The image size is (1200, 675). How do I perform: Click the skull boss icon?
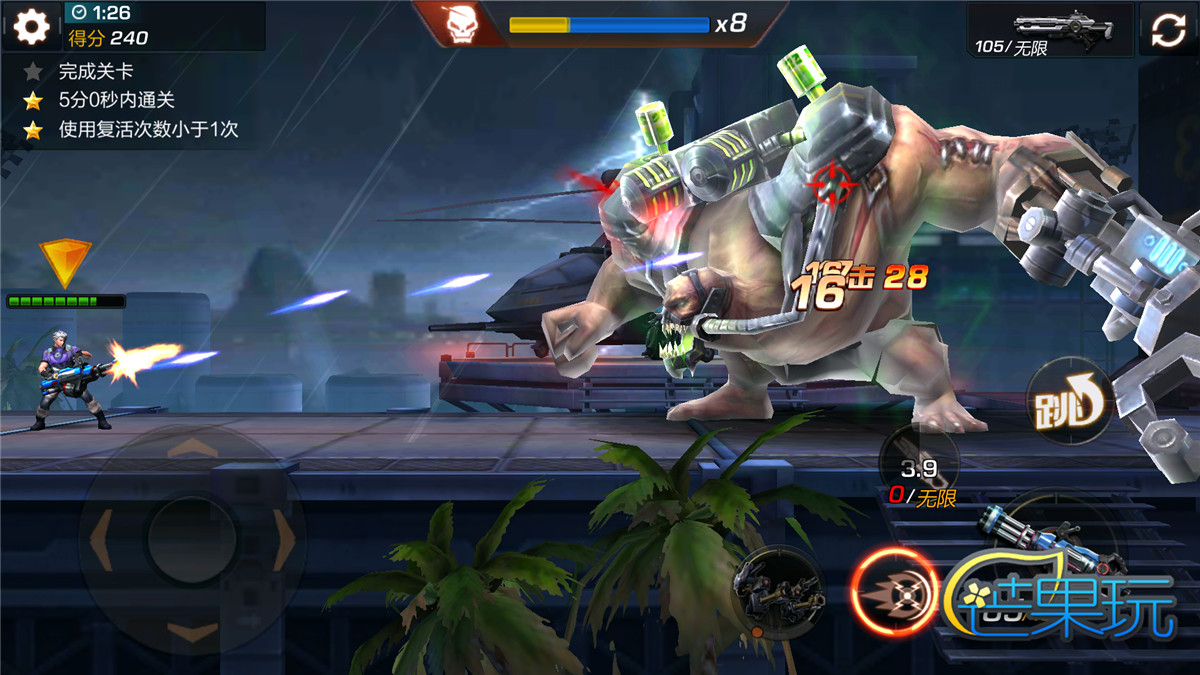(461, 25)
